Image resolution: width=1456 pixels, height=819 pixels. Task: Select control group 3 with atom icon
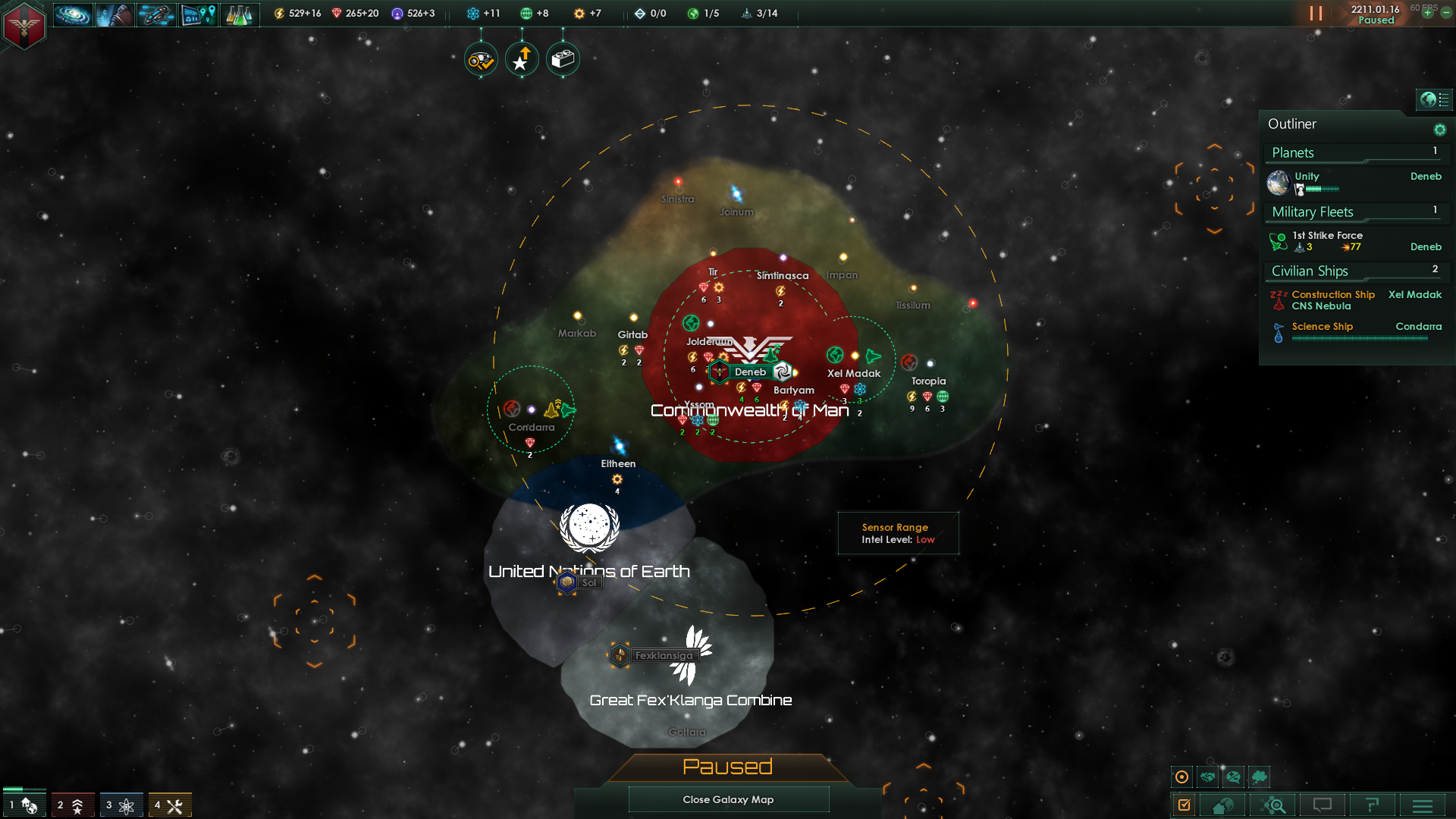[x=121, y=805]
